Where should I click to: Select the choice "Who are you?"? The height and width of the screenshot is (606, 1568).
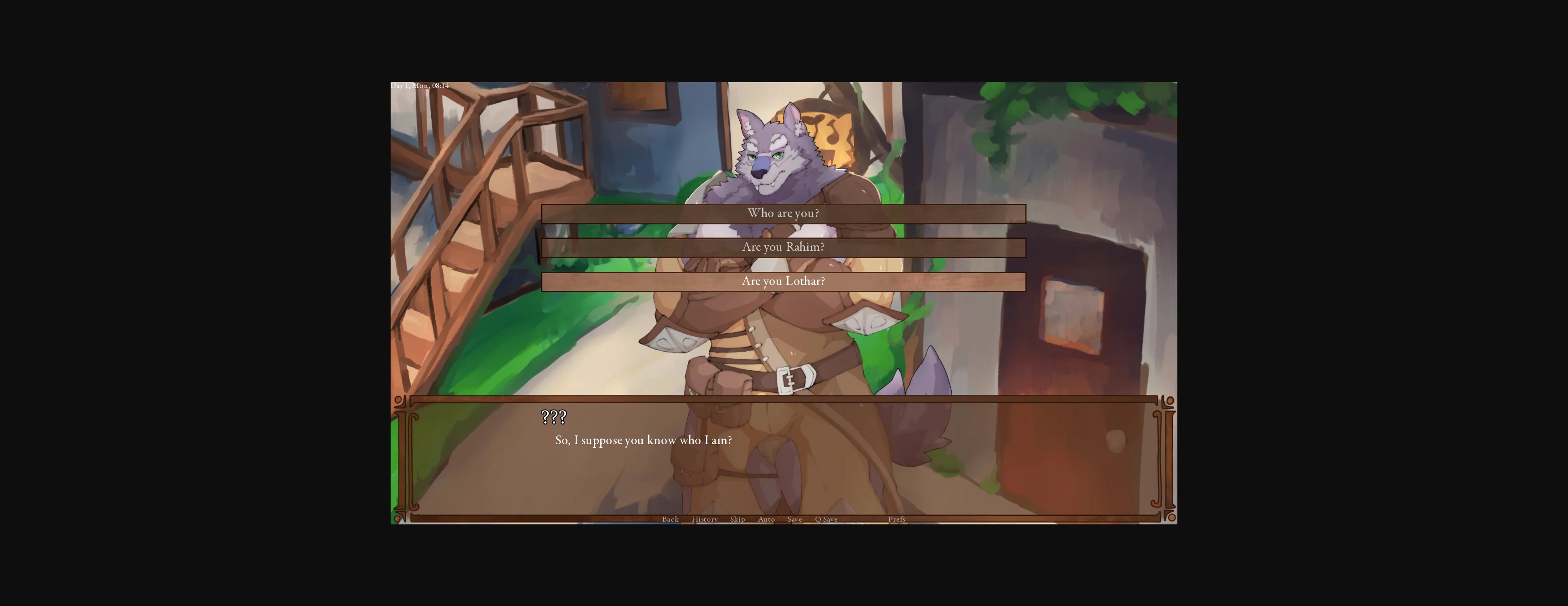[783, 213]
